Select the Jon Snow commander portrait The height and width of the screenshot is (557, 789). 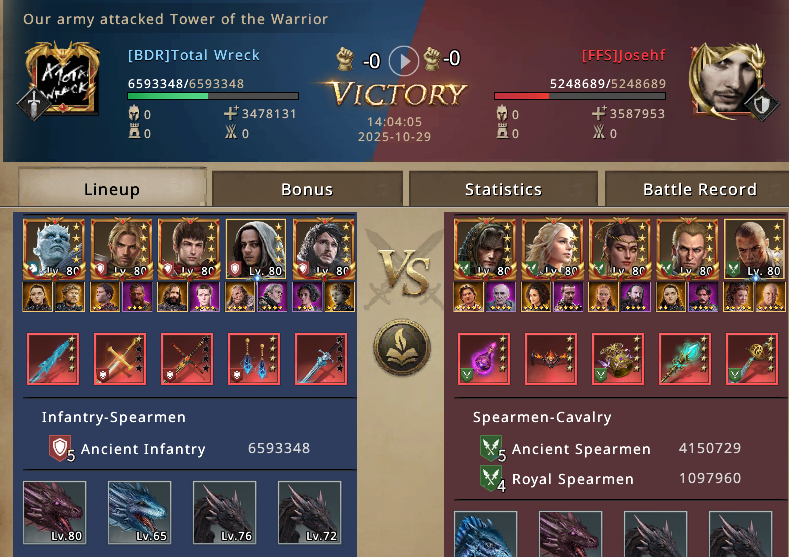(x=323, y=249)
